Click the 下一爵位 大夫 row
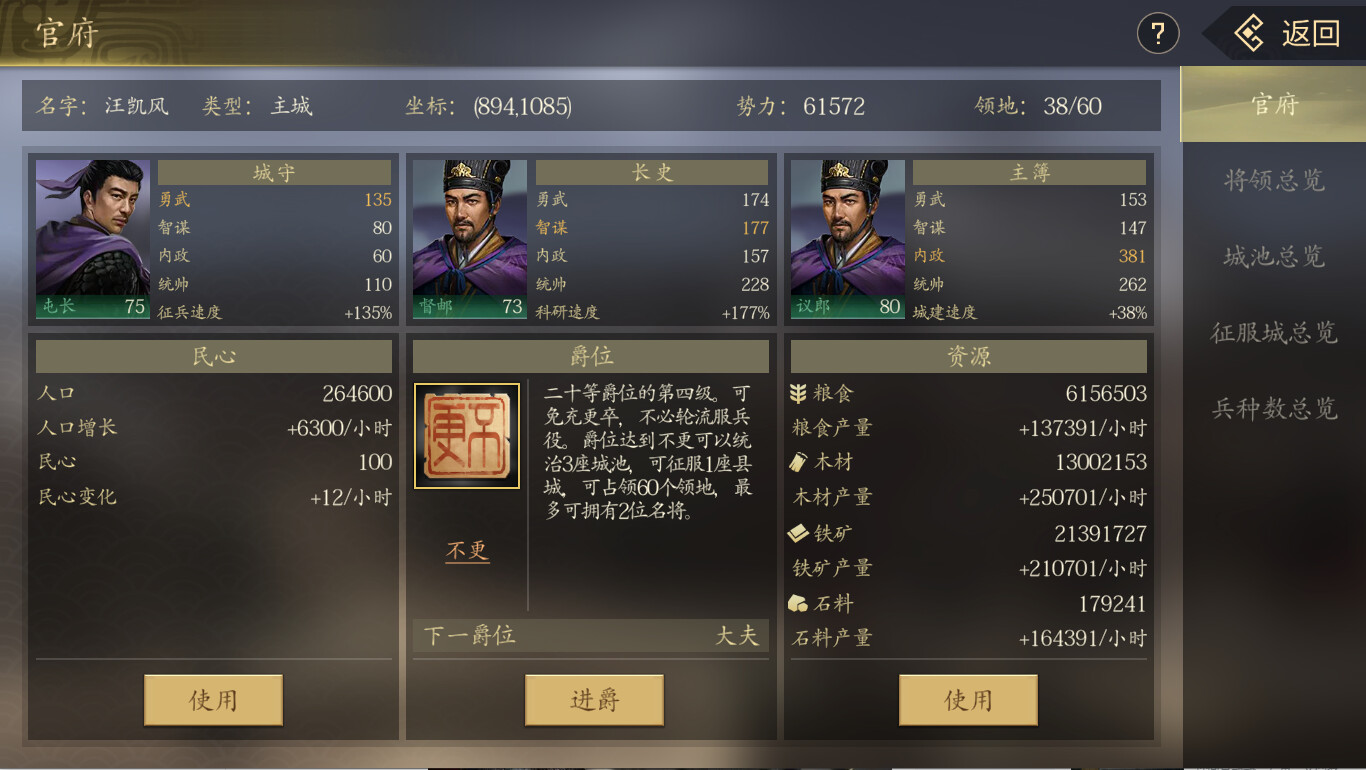The image size is (1366, 770). pyautogui.click(x=590, y=635)
